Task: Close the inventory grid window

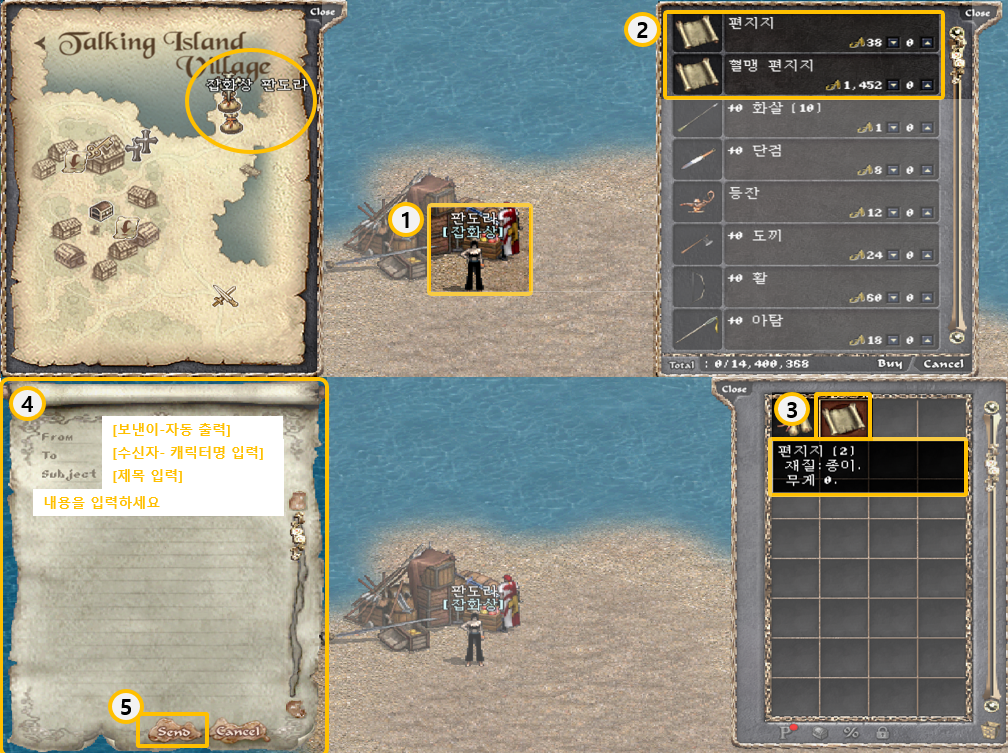Action: tap(734, 389)
